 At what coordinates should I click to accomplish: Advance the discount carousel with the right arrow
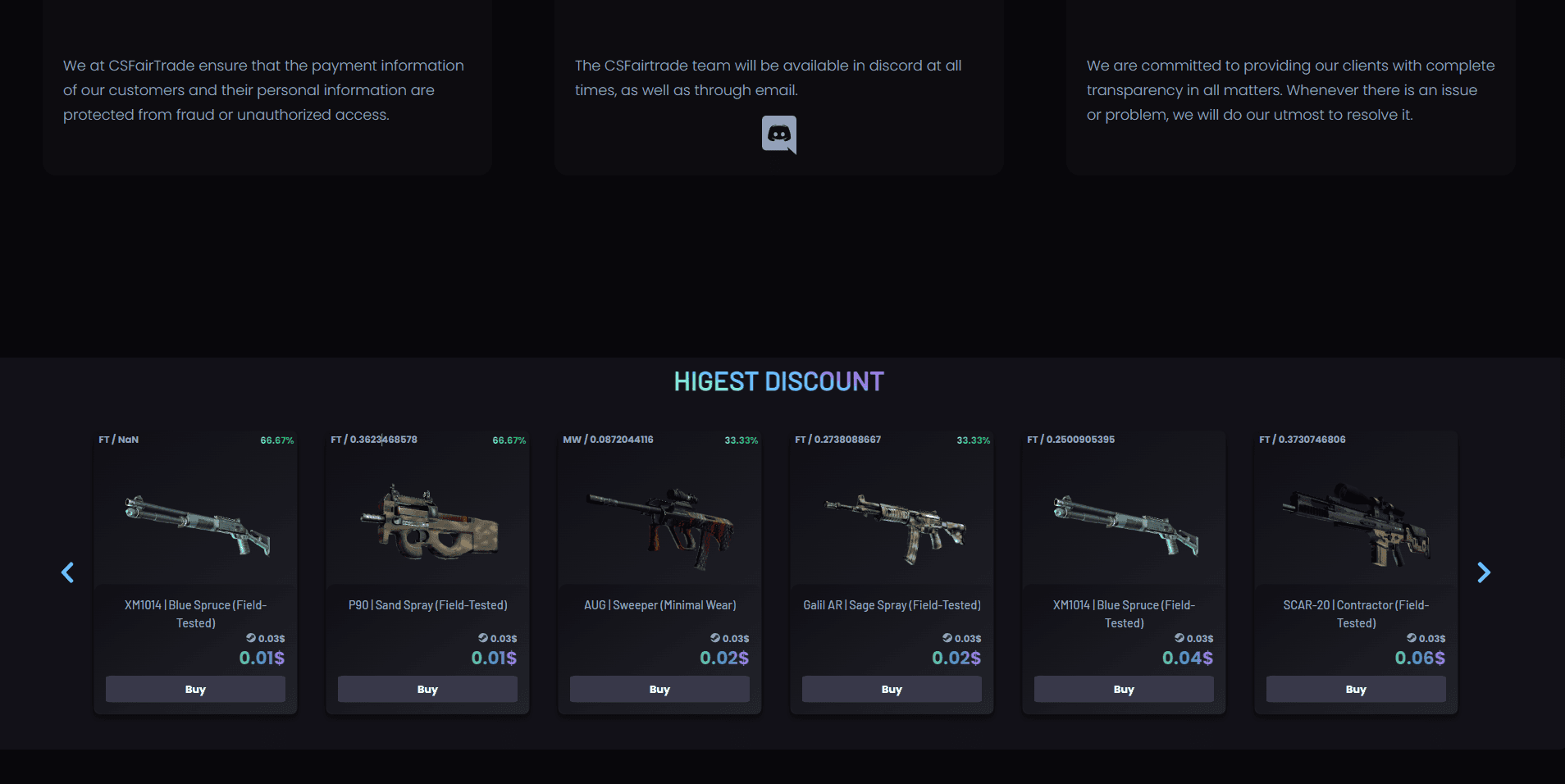point(1483,572)
